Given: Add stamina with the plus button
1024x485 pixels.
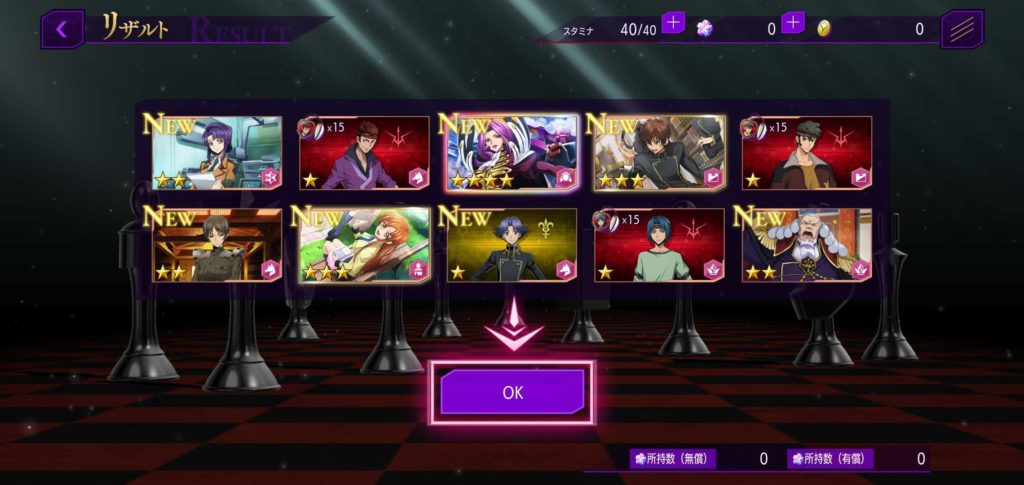Looking at the screenshot, I should point(673,23).
